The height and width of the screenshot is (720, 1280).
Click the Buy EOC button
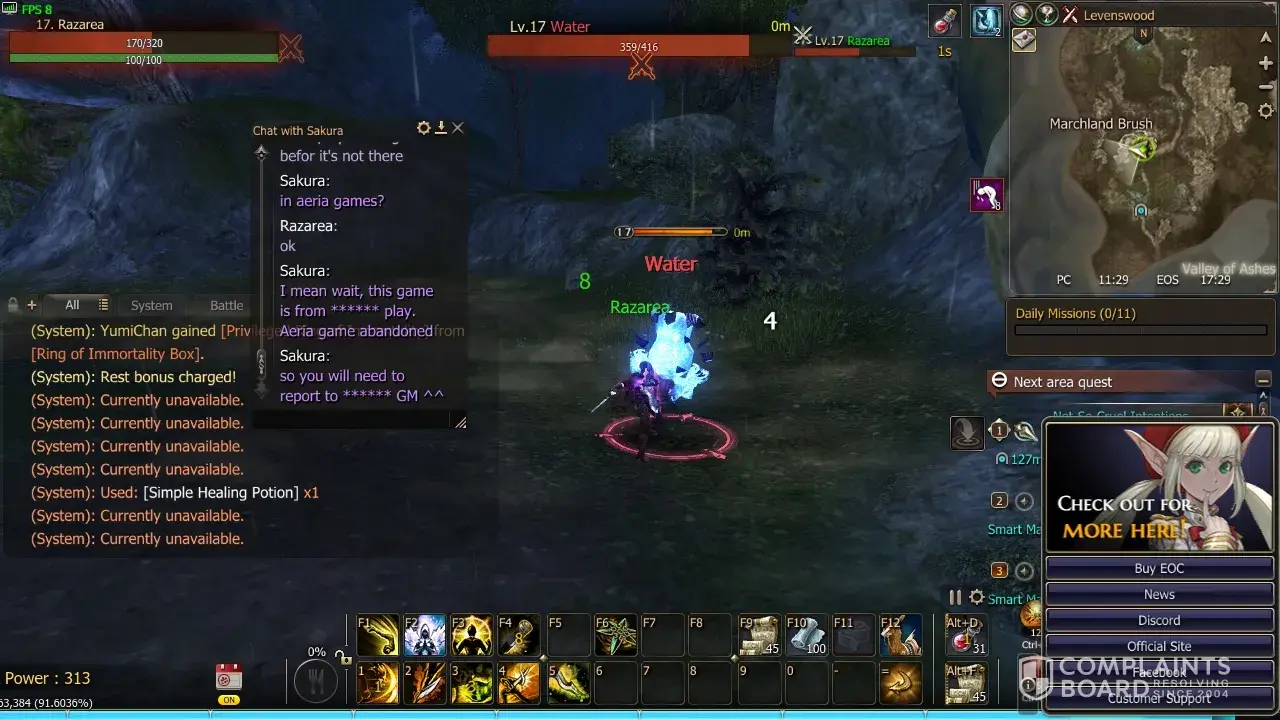click(1159, 568)
